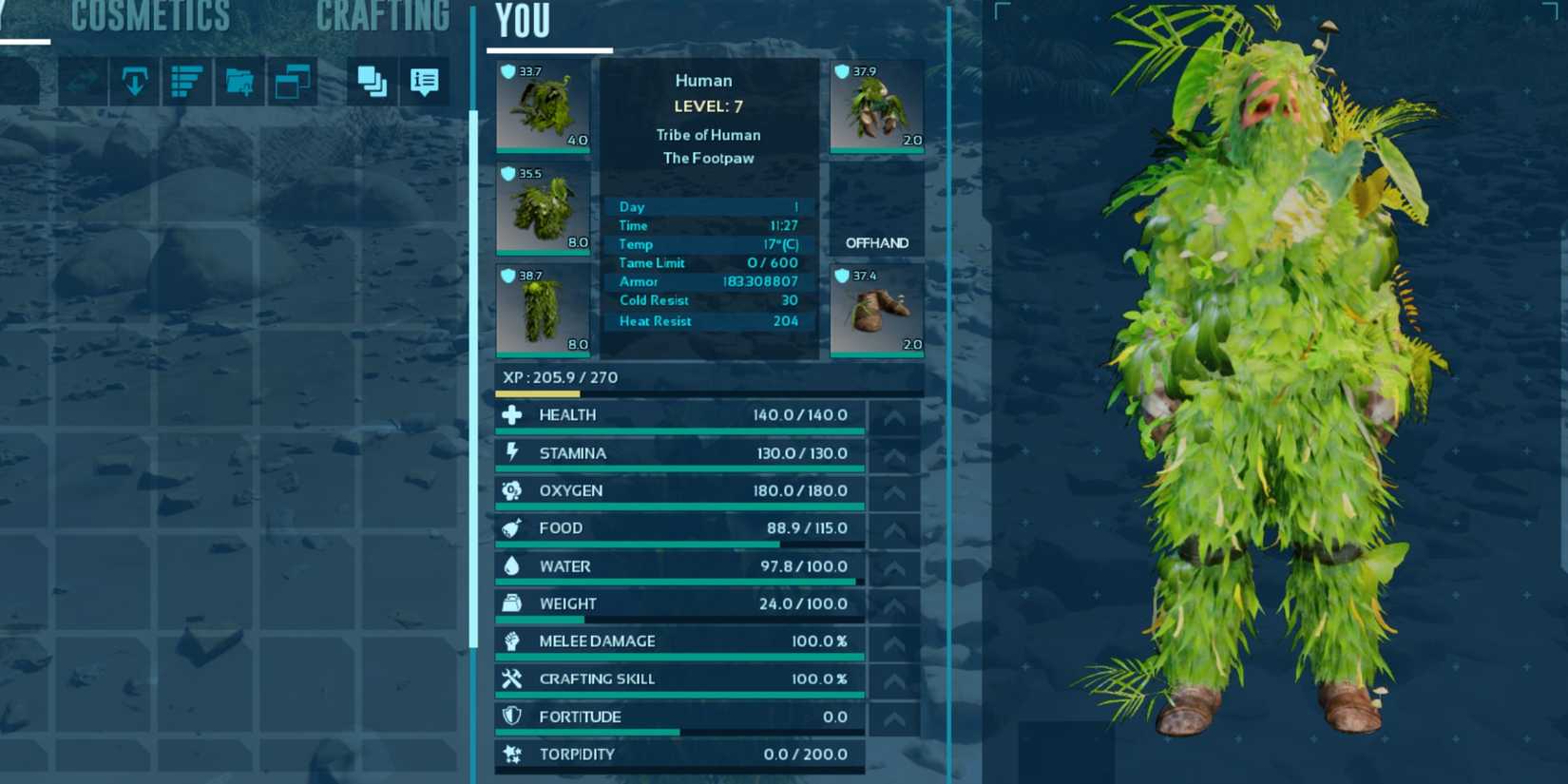Image resolution: width=1568 pixels, height=784 pixels.
Task: Click the Transfer All items icon
Action: (x=136, y=82)
